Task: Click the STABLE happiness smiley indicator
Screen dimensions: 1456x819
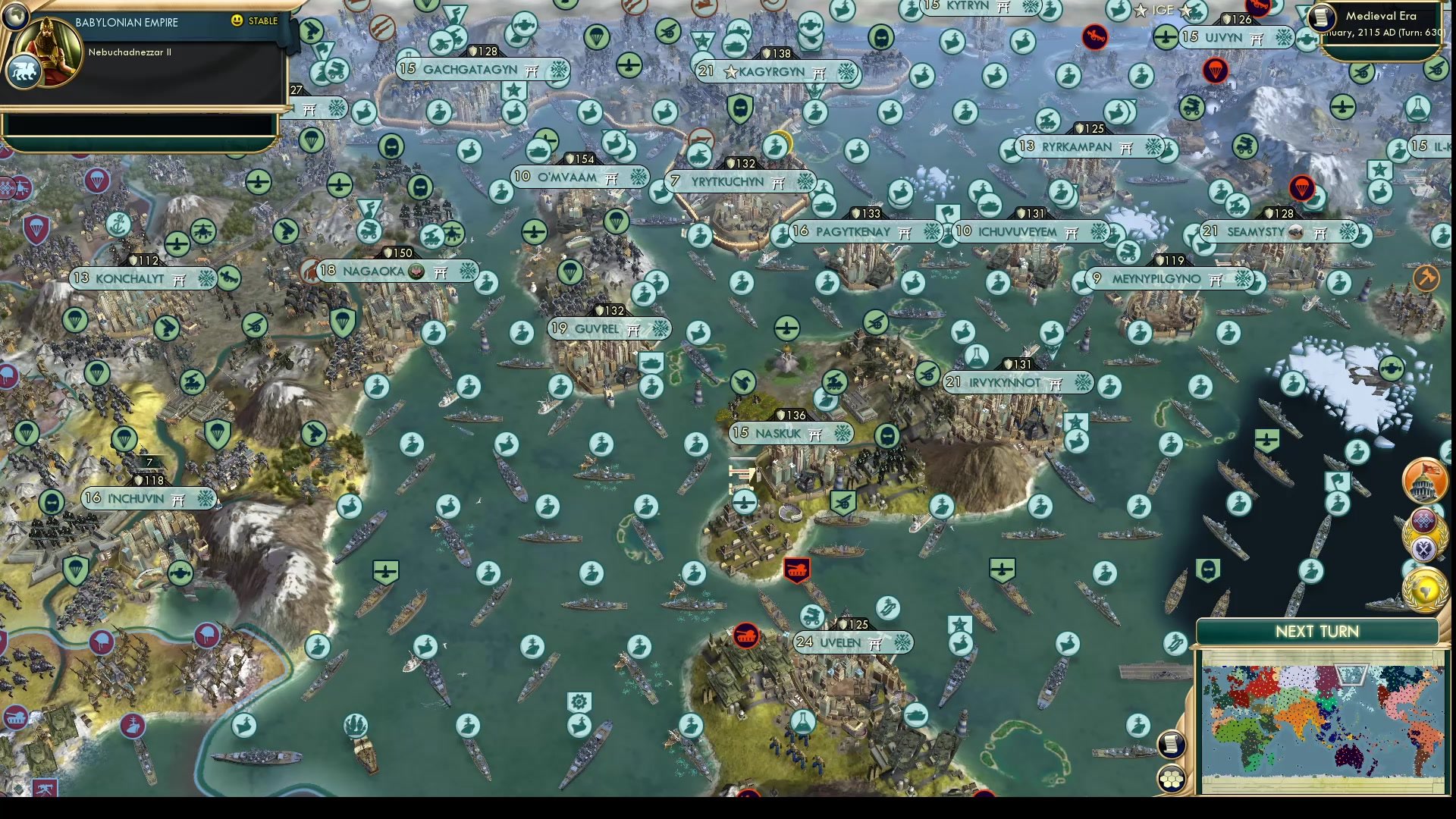Action: point(236,21)
